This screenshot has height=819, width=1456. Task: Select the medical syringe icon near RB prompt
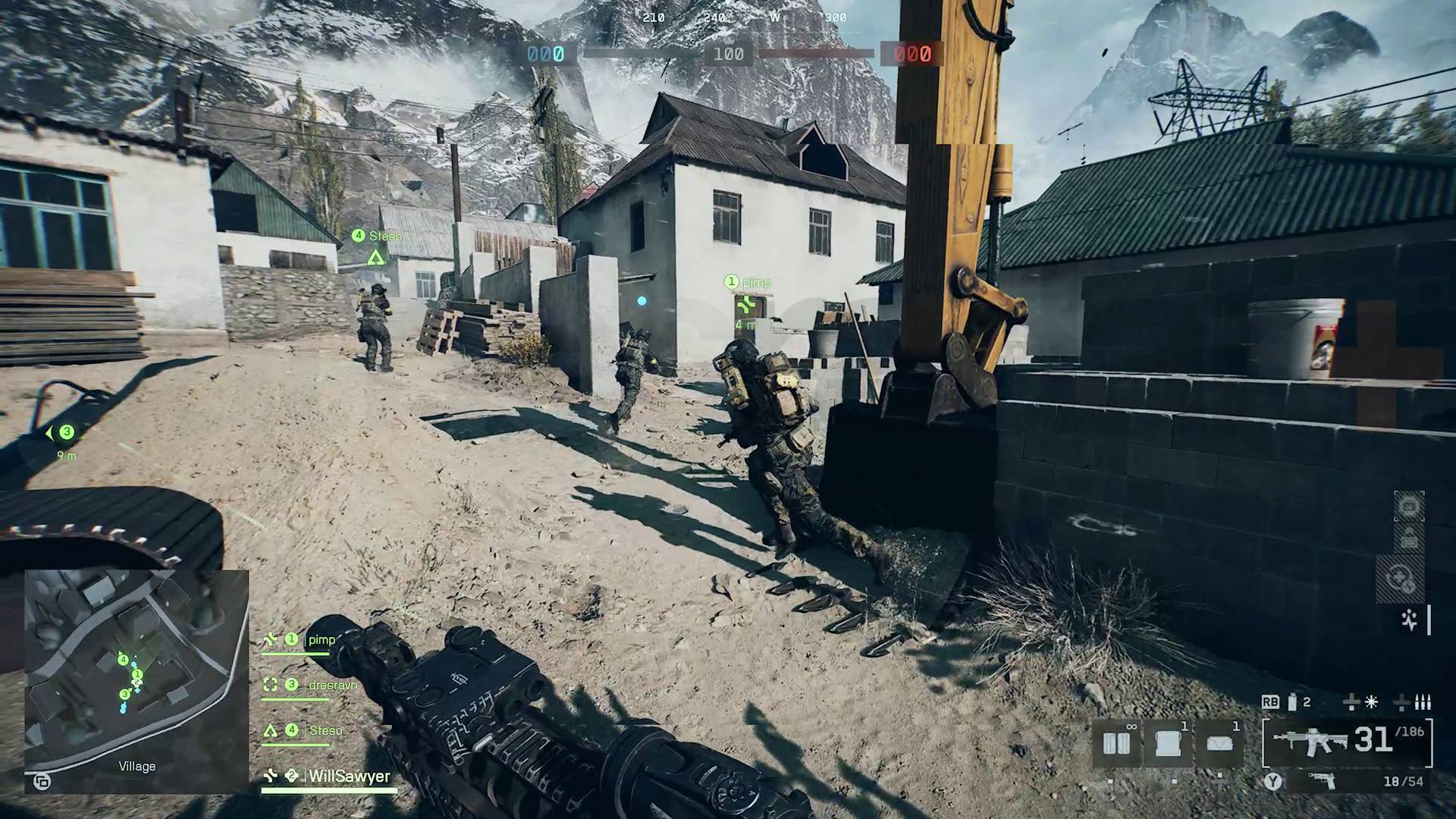[x=1291, y=701]
